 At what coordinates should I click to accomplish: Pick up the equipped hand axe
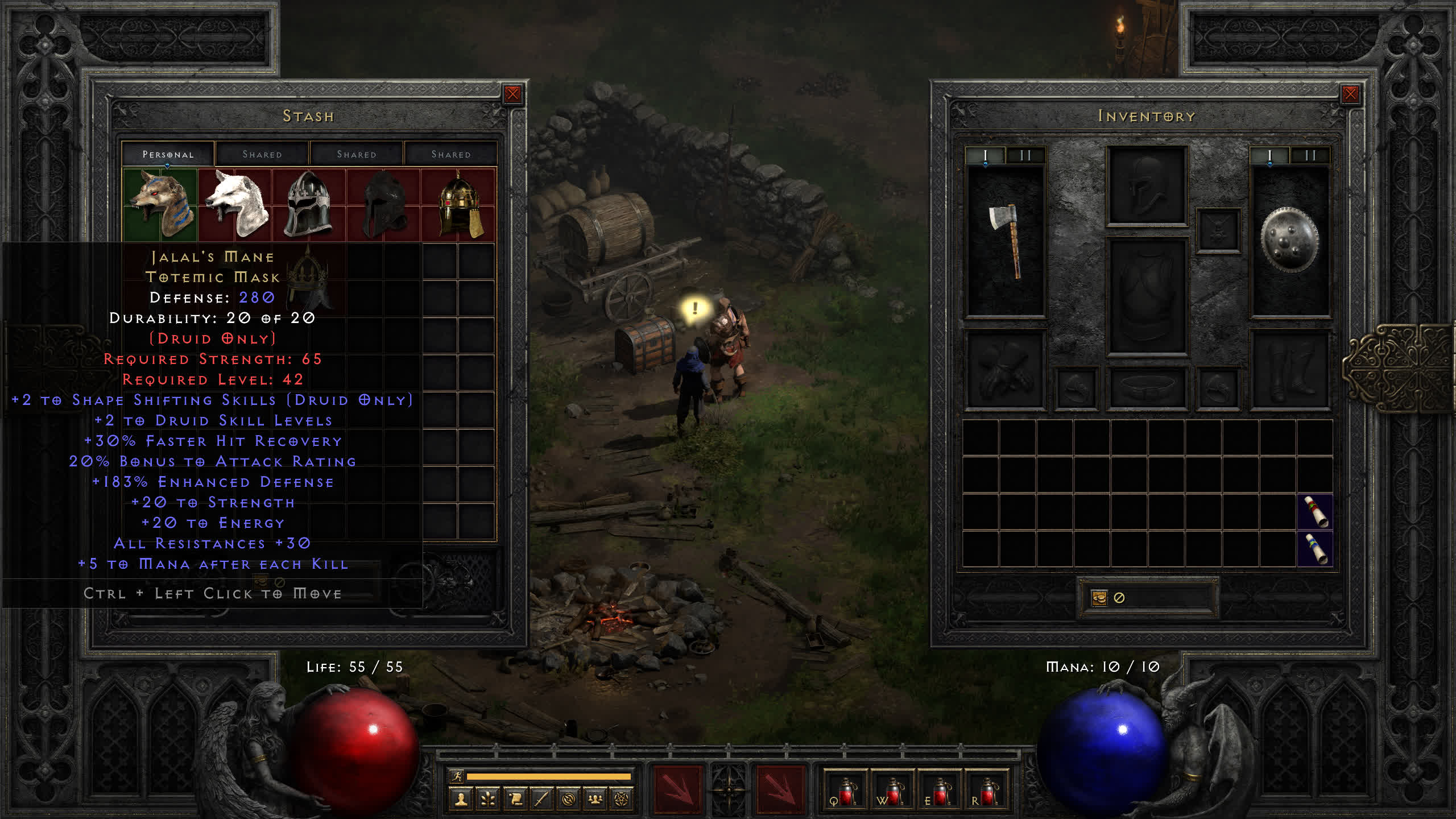tap(1006, 240)
